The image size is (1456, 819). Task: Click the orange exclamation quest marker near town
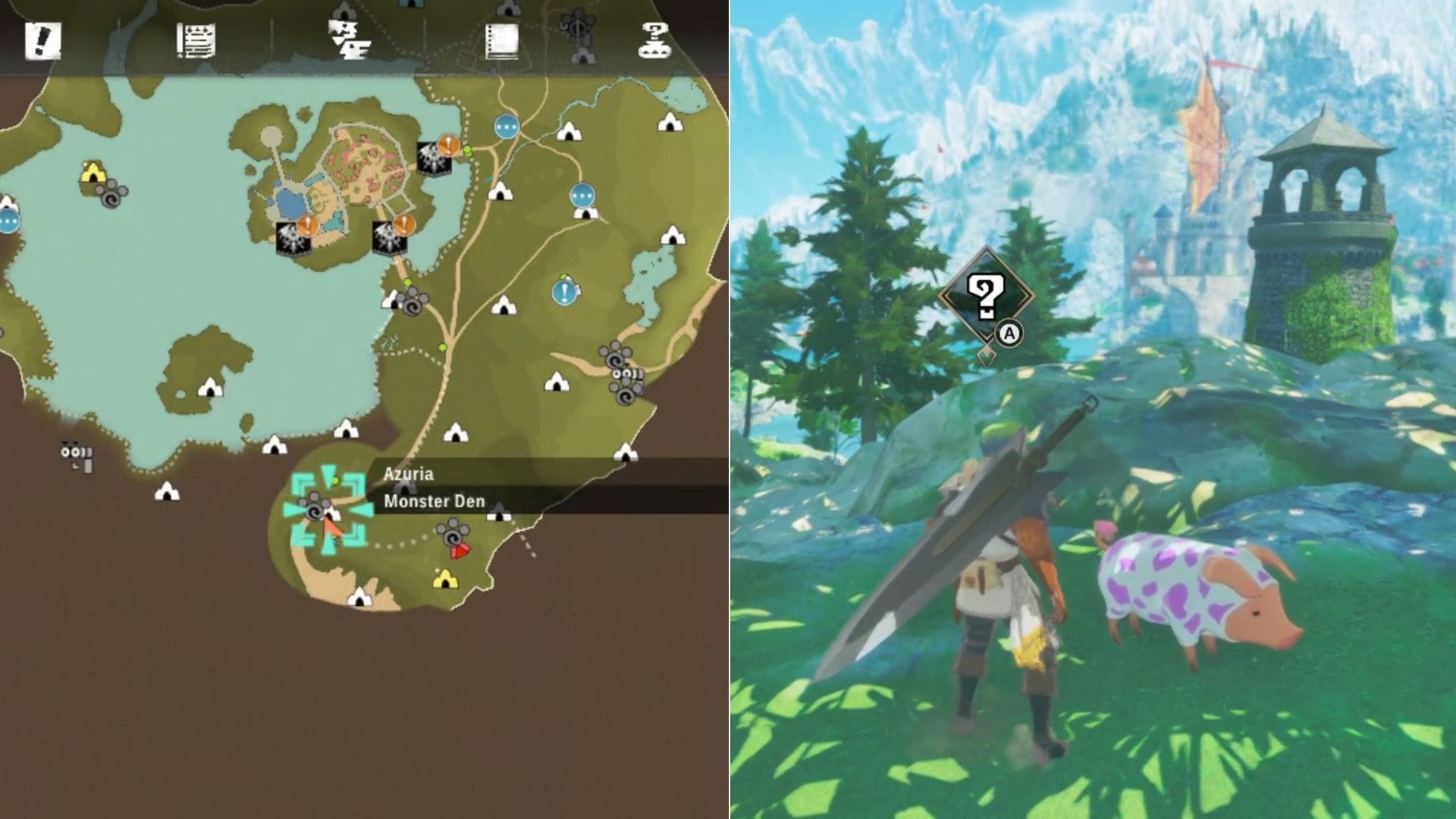[308, 224]
